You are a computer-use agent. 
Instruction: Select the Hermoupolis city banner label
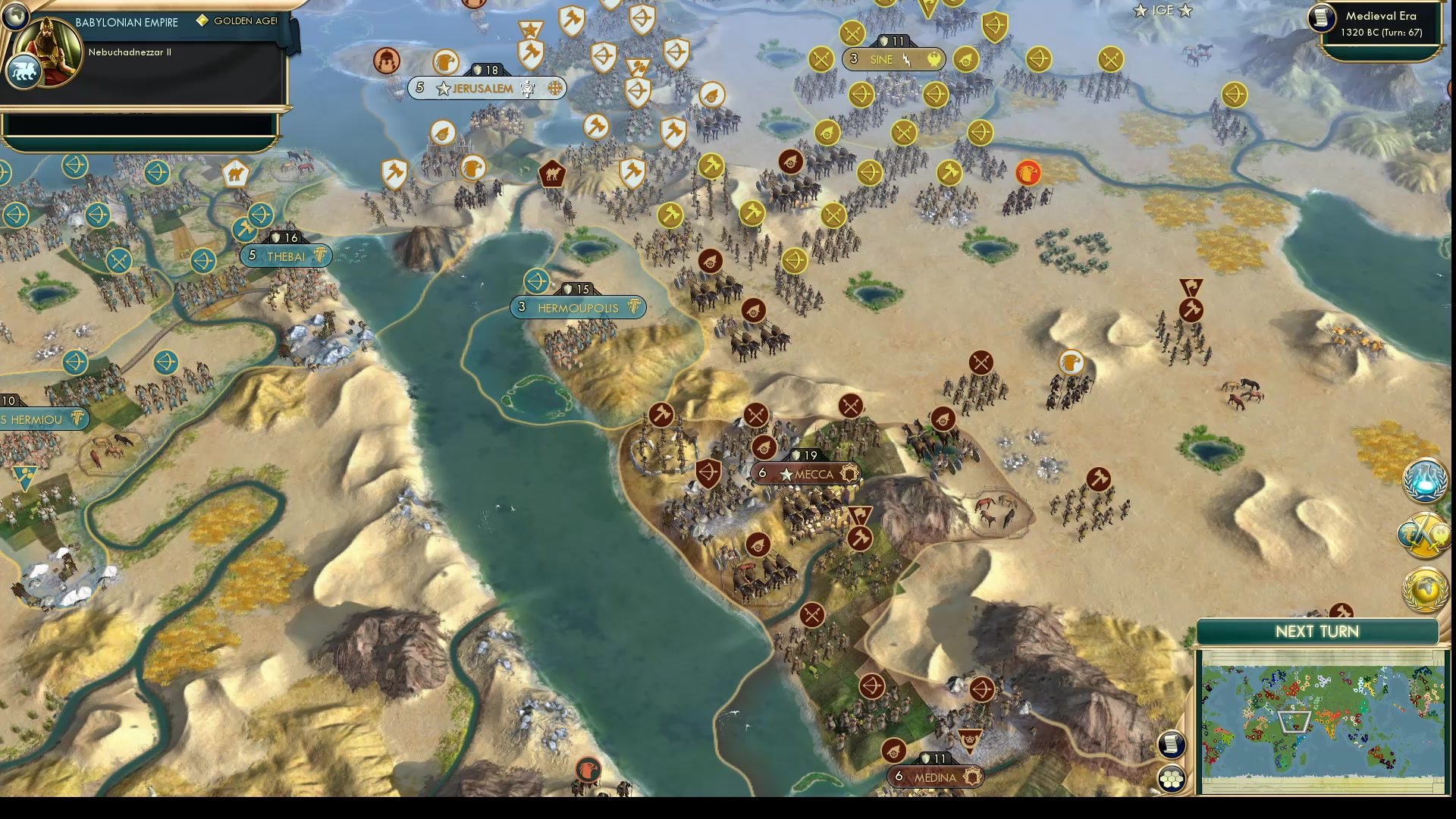(580, 308)
